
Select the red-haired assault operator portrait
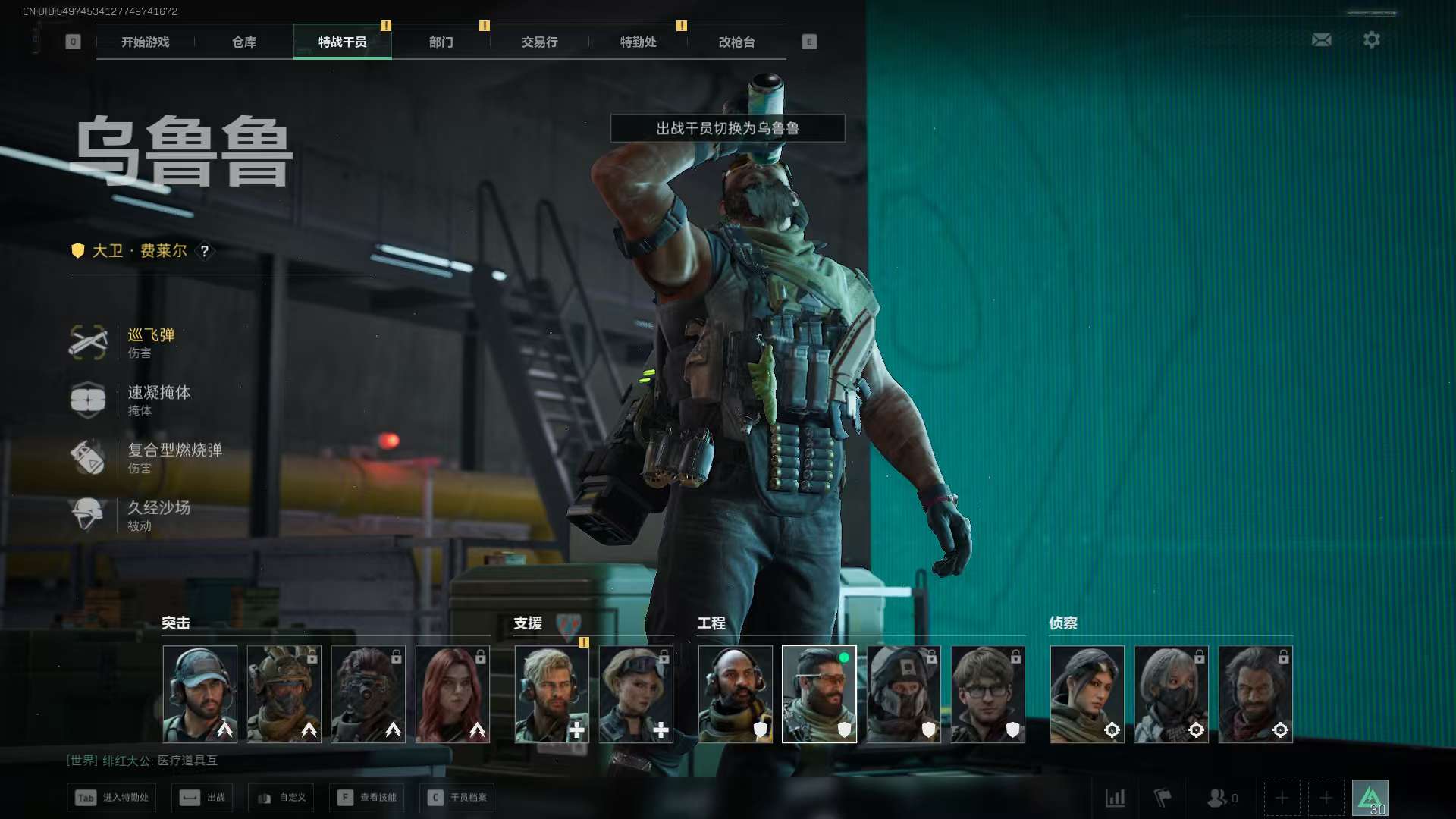453,694
